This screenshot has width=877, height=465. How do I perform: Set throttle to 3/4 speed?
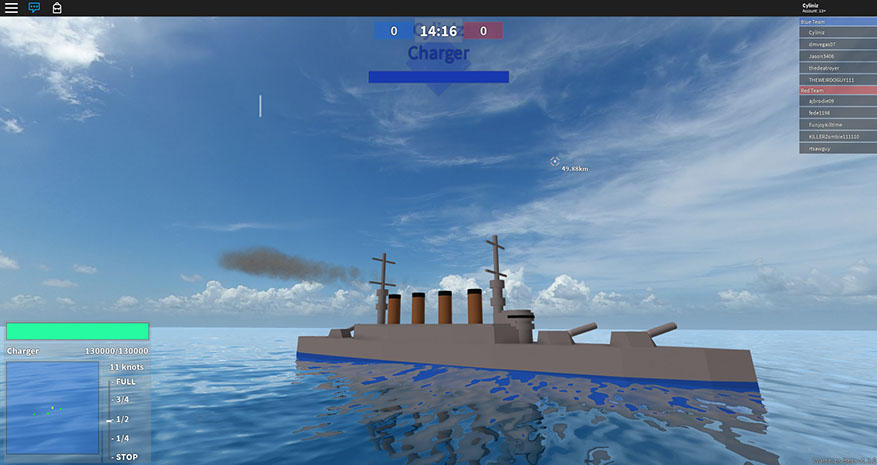[x=122, y=400]
